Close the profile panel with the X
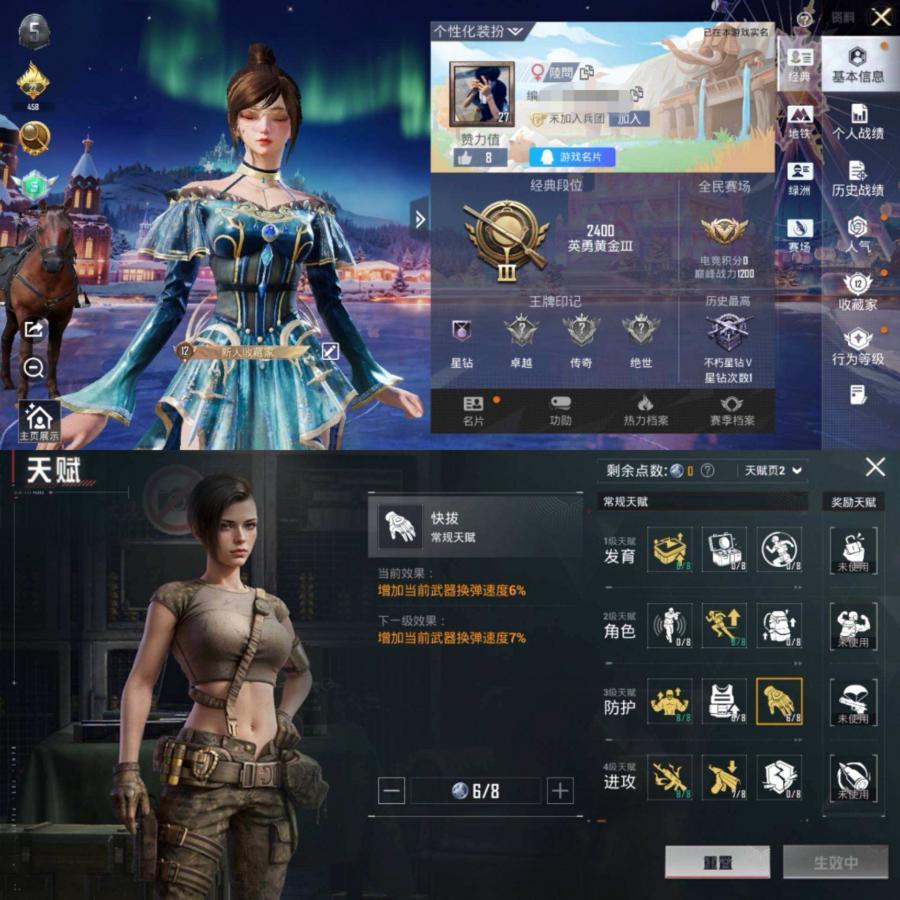 pos(881,17)
